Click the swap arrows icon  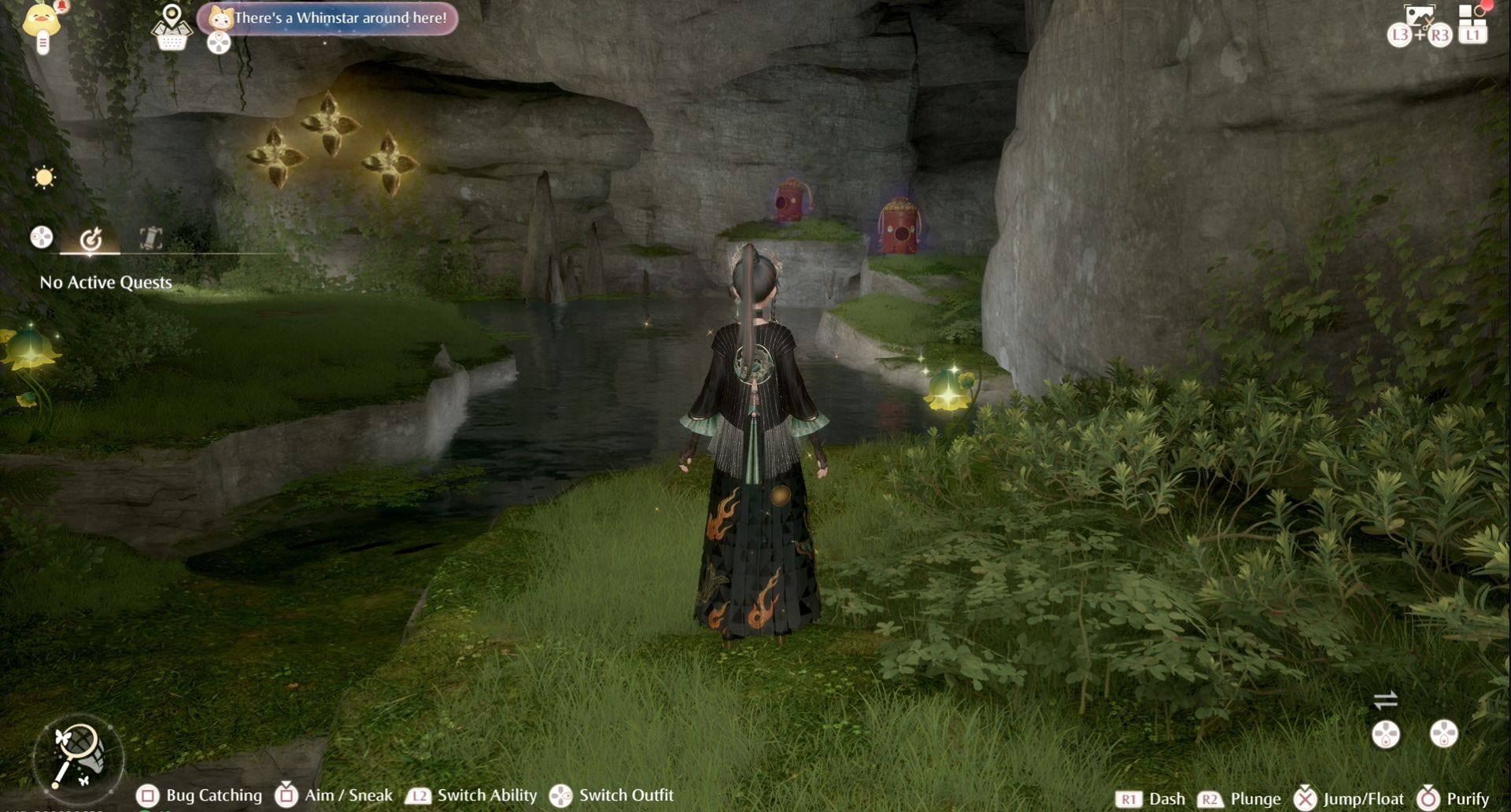pyautogui.click(x=1385, y=699)
